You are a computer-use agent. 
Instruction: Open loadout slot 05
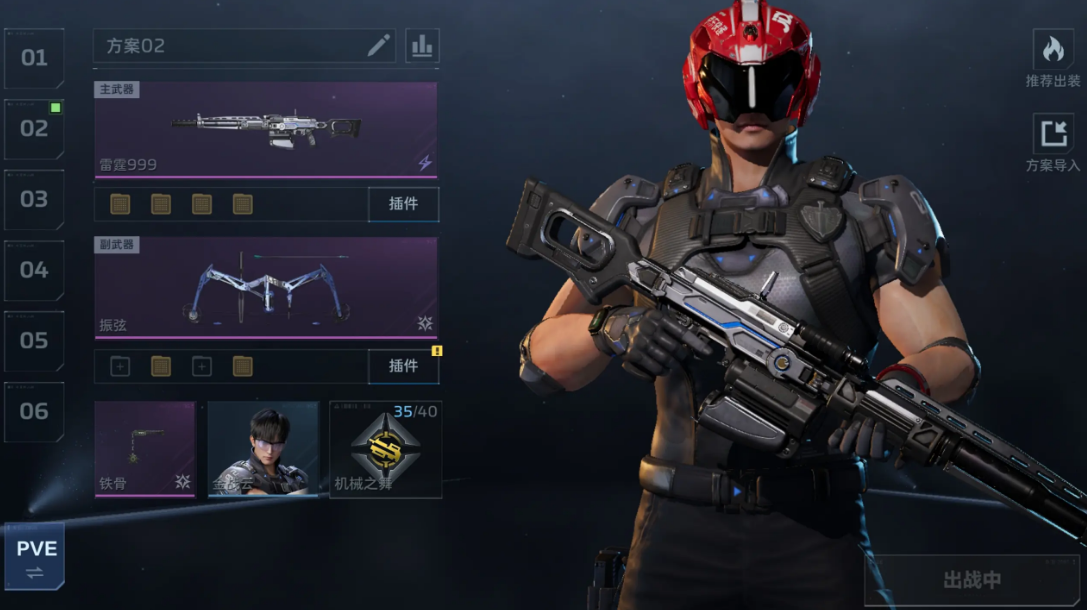tap(34, 341)
